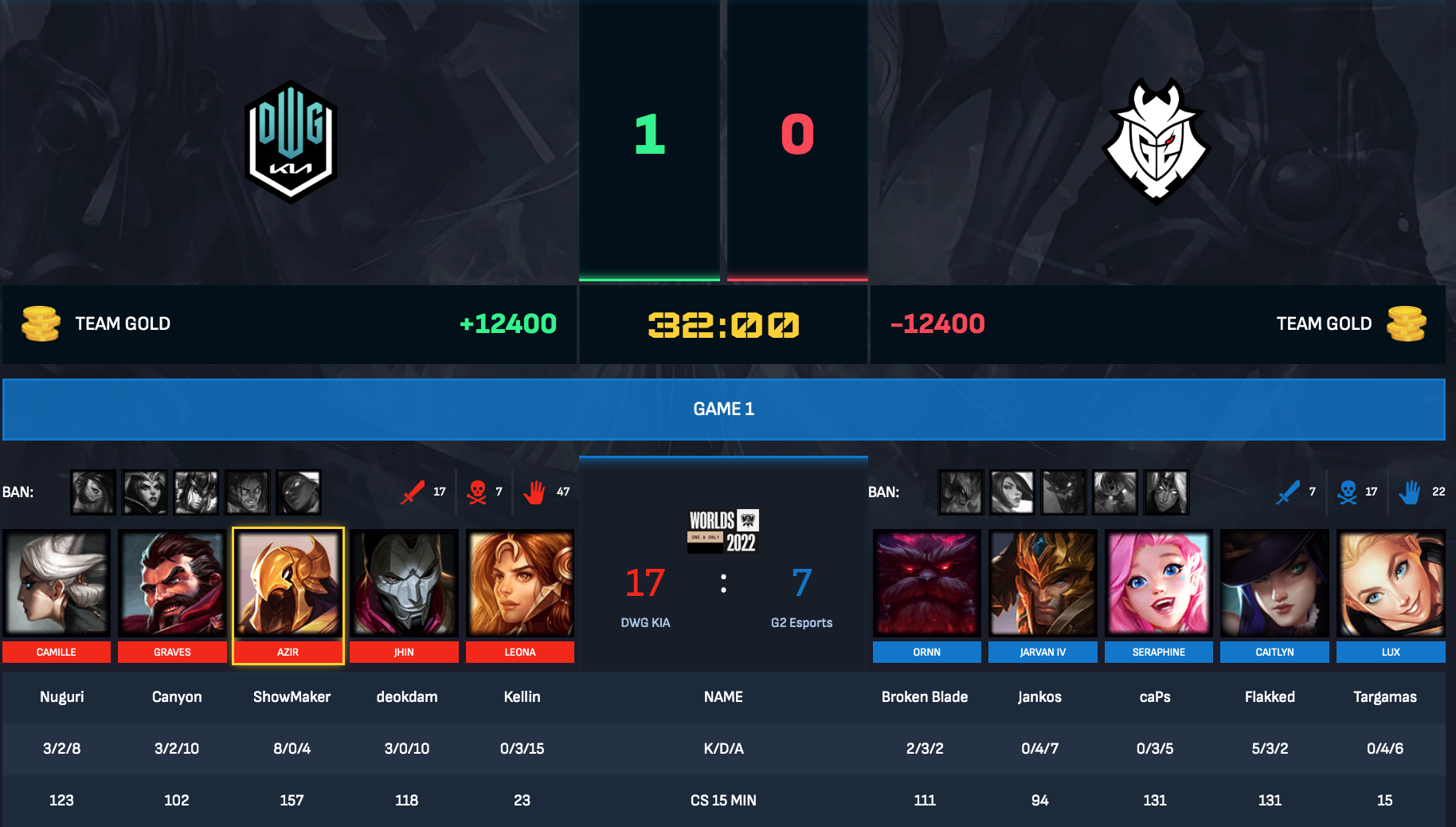Viewport: 1456px width, 827px height.
Task: Click the 32:00 match timer
Action: [722, 325]
